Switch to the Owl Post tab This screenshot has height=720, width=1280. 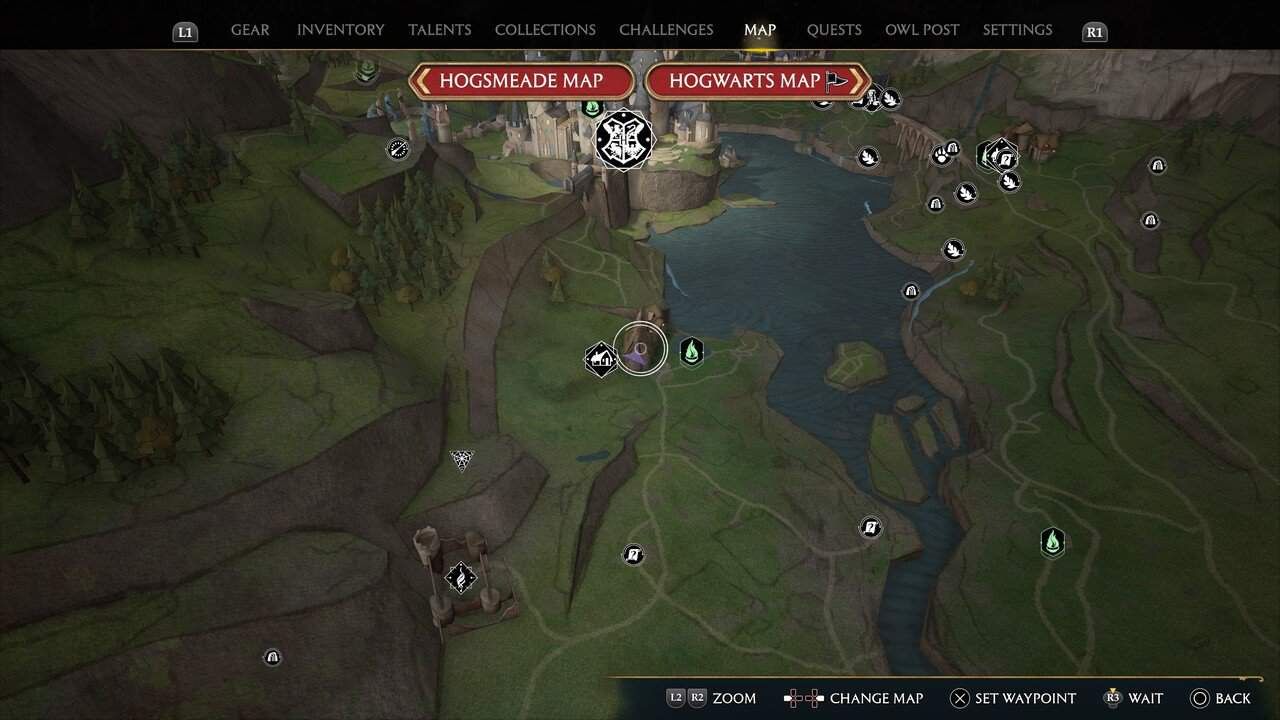(x=922, y=30)
